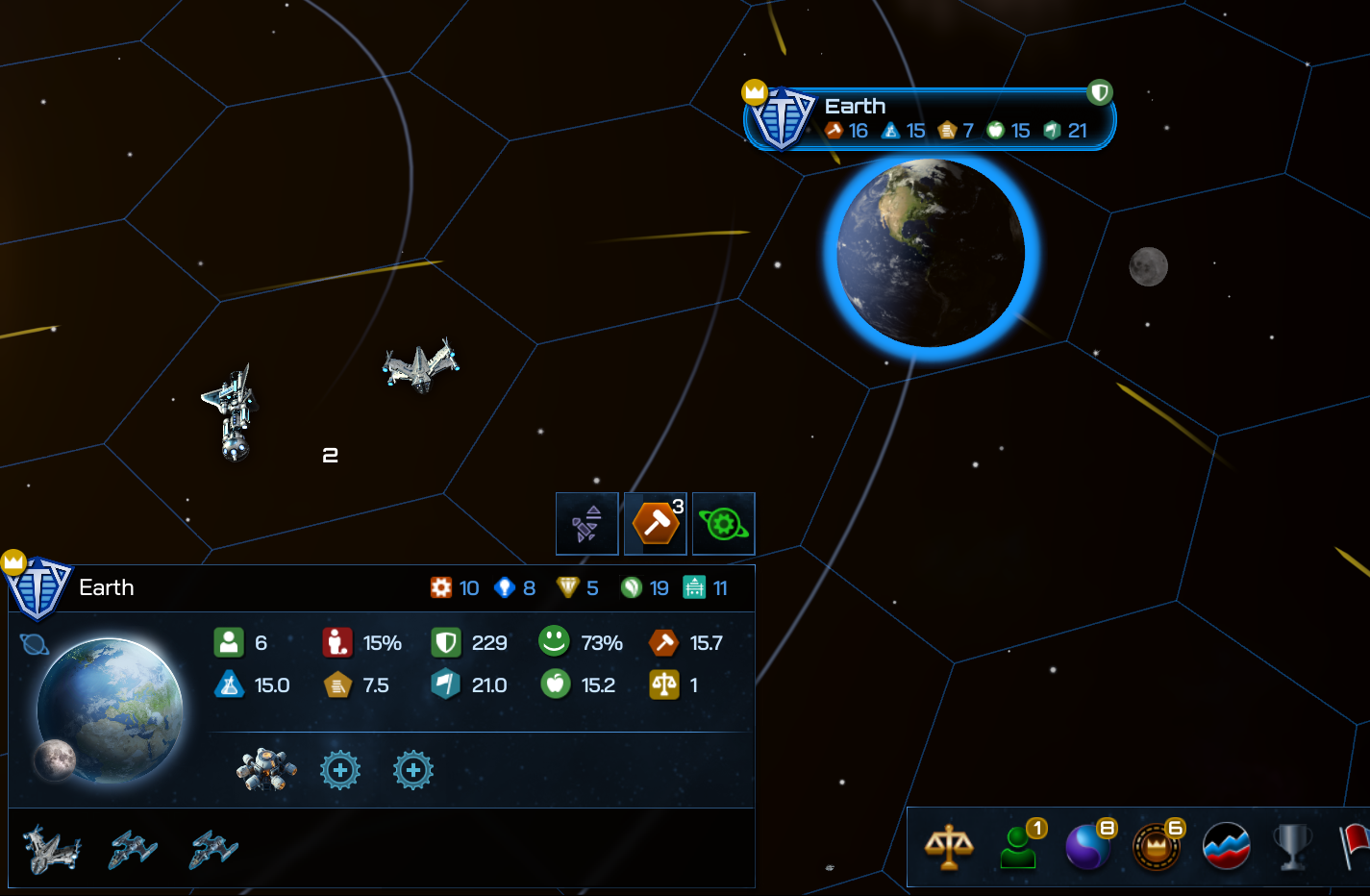Open the bronze crown coin icon
This screenshot has height=896, width=1370.
[x=1157, y=848]
